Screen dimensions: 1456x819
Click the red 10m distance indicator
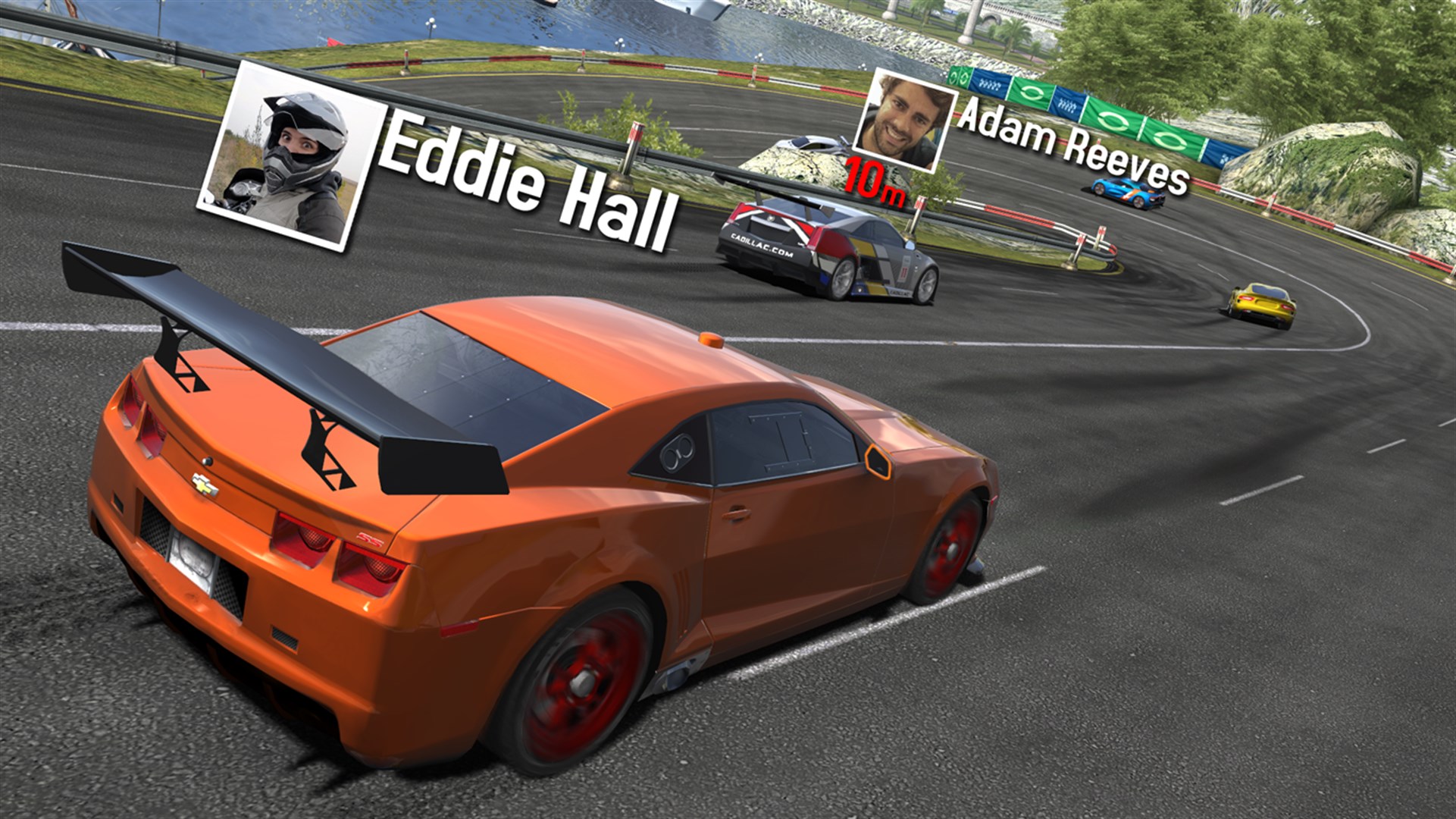pyautogui.click(x=872, y=176)
